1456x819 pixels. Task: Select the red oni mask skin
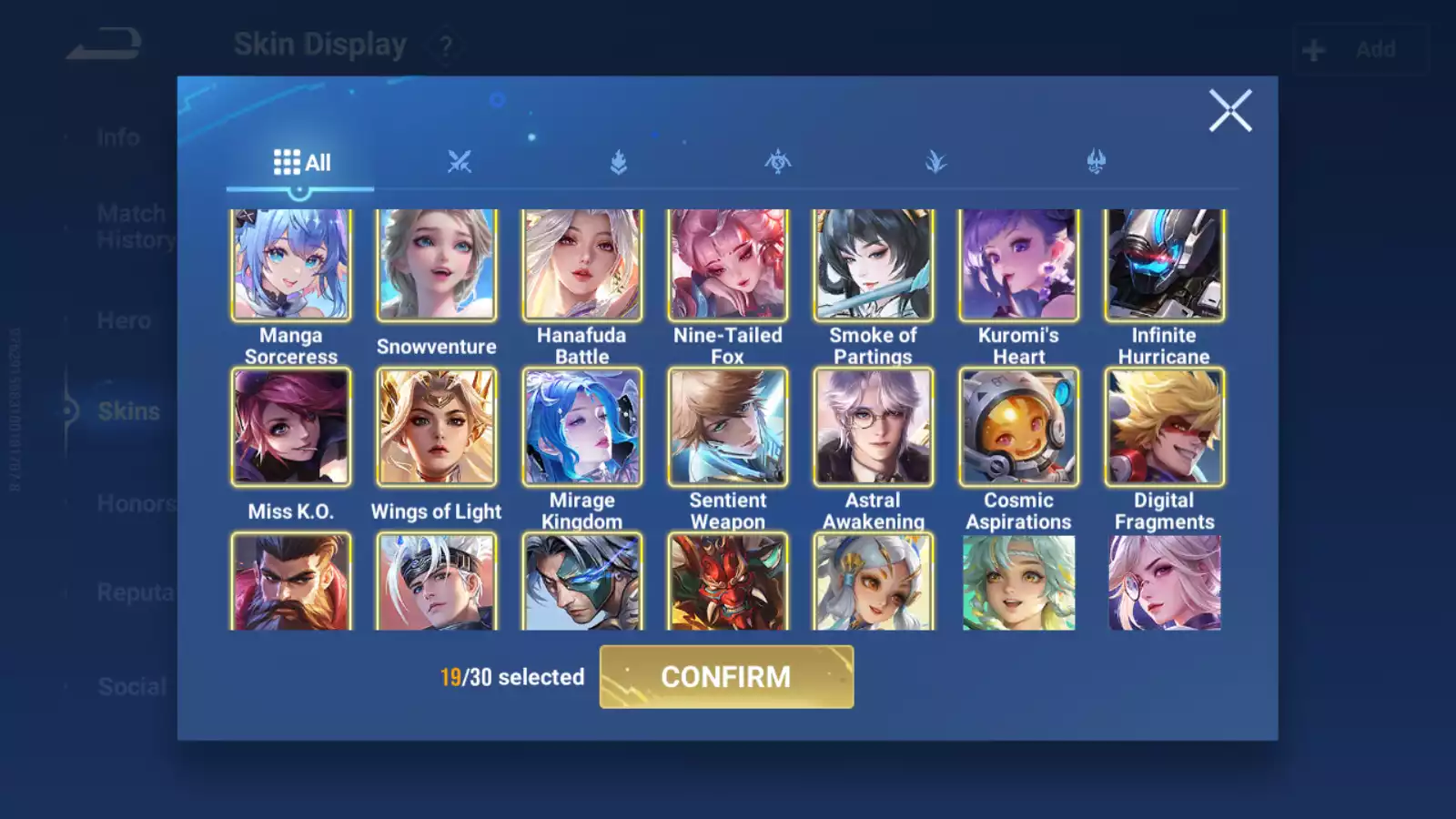point(728,582)
